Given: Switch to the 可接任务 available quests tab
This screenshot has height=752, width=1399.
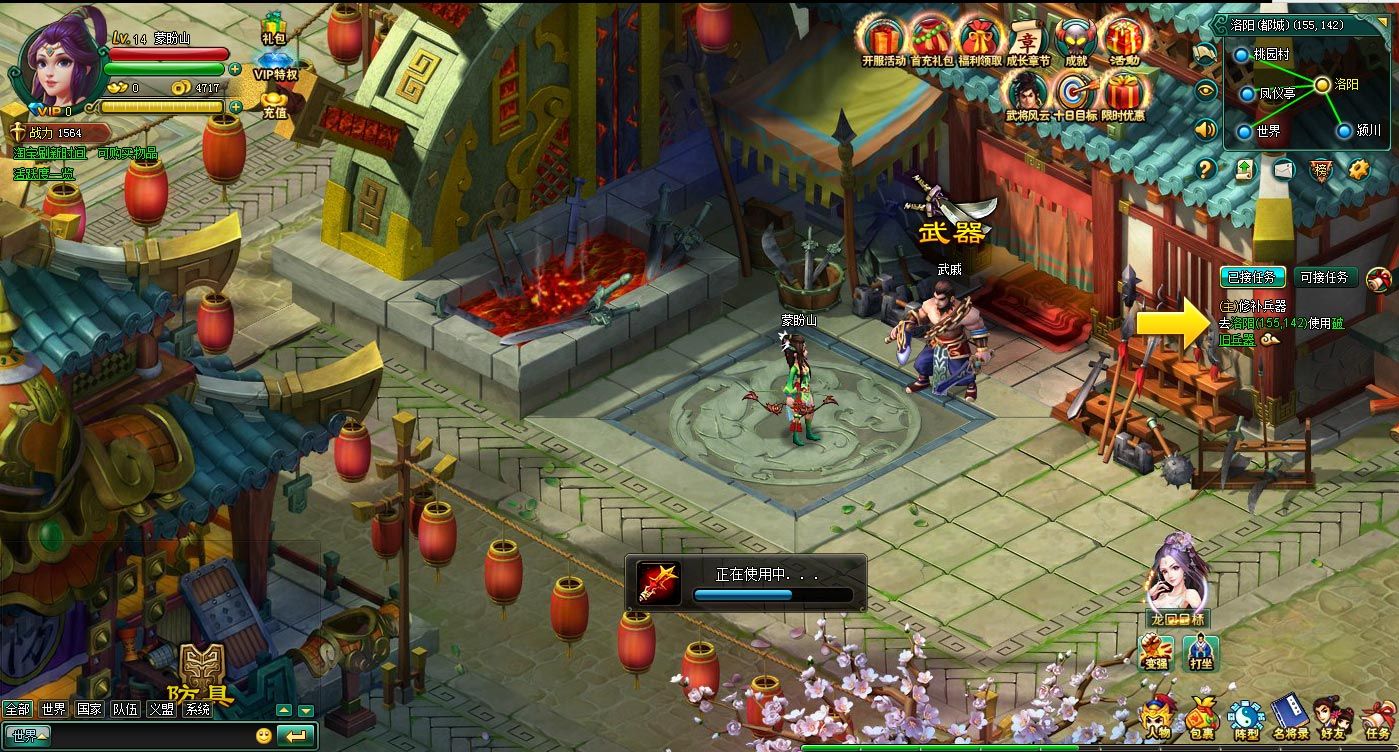Looking at the screenshot, I should coord(1324,277).
